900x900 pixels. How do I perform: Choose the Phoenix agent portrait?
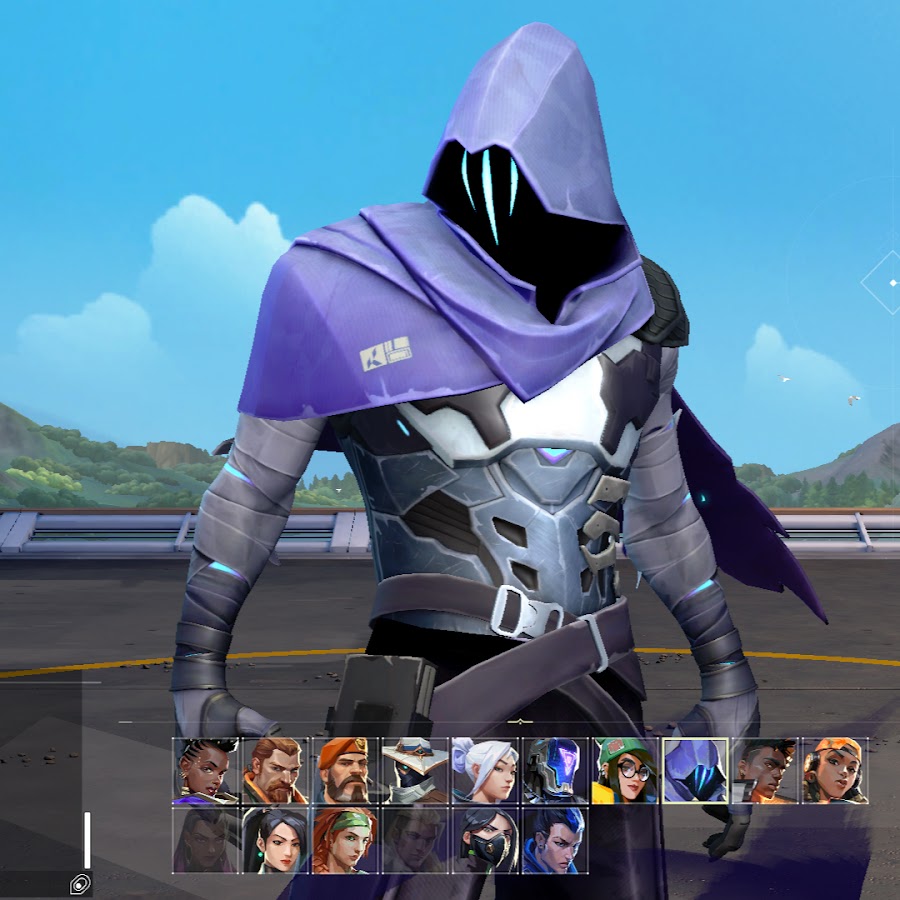(x=766, y=771)
